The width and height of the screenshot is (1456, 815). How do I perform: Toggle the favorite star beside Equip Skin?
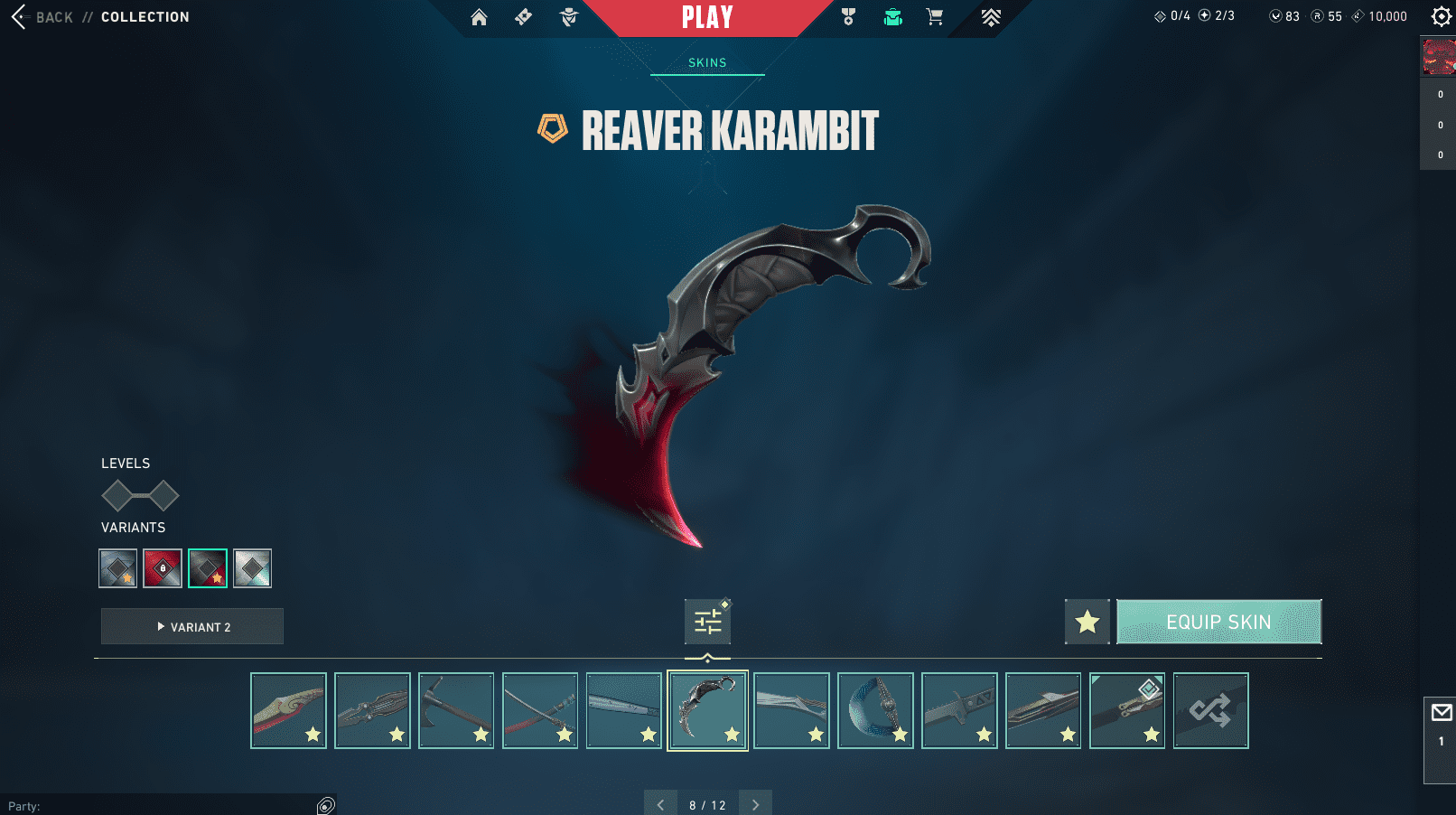click(x=1087, y=622)
